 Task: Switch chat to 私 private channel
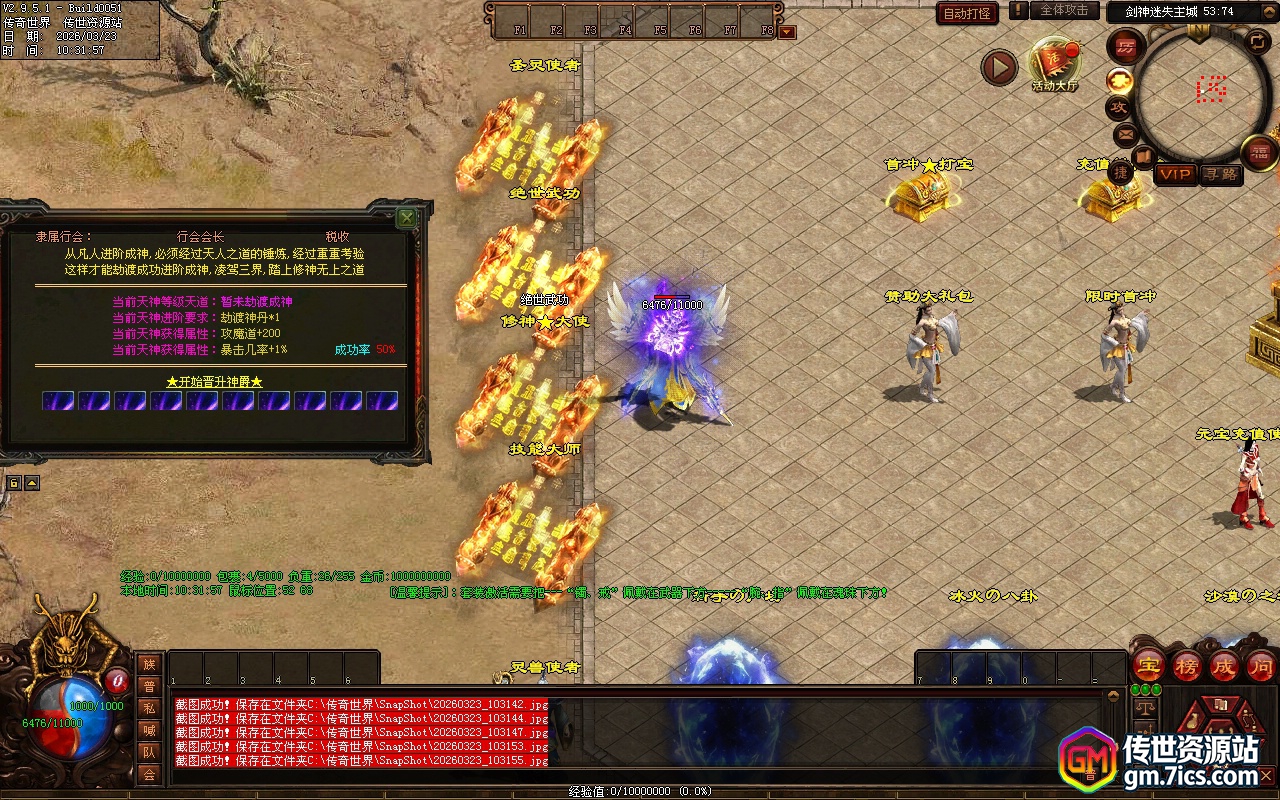tap(149, 708)
